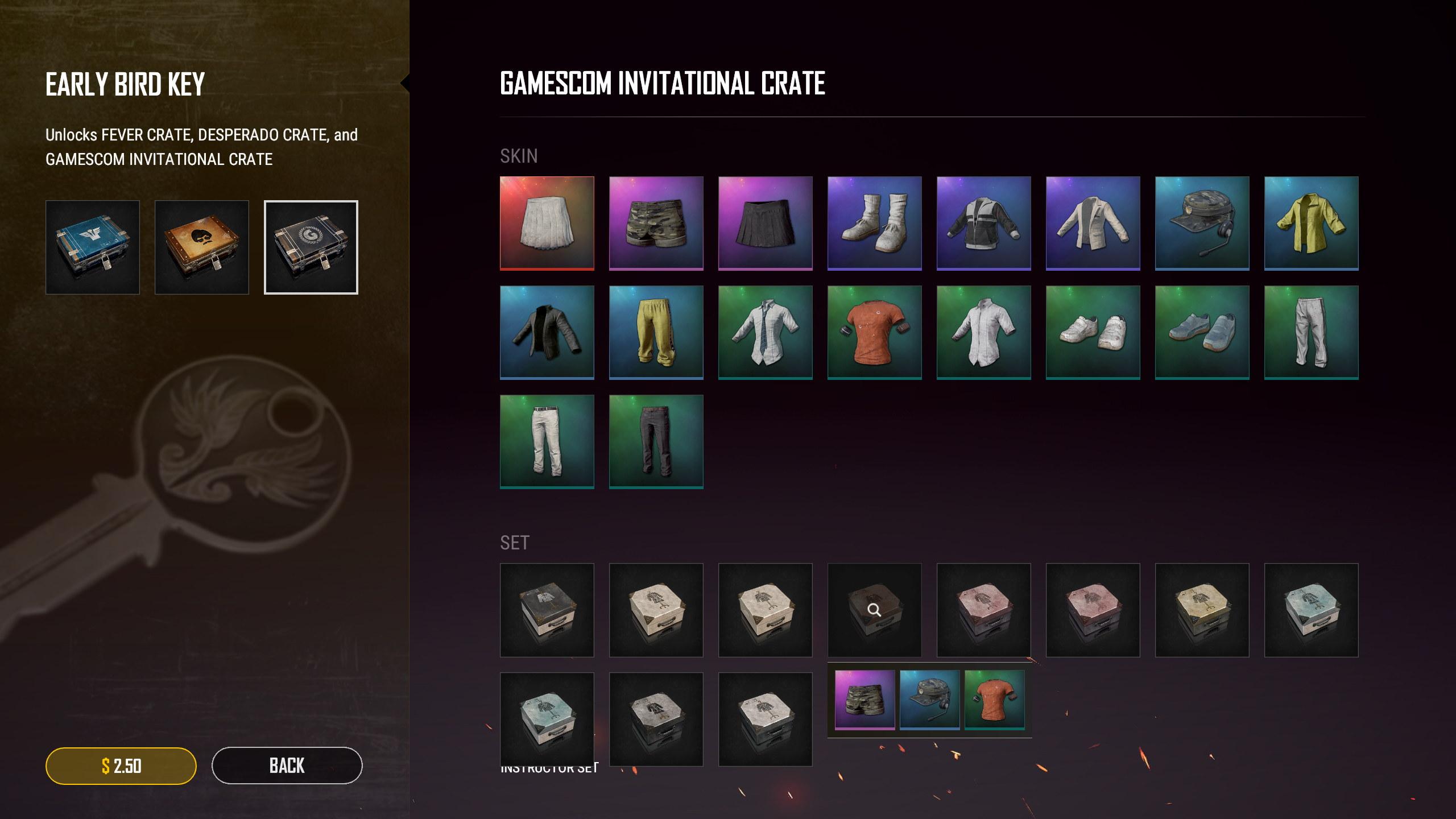This screenshot has height=819, width=1456.
Task: Select the black pleated skirt skin
Action: click(766, 223)
